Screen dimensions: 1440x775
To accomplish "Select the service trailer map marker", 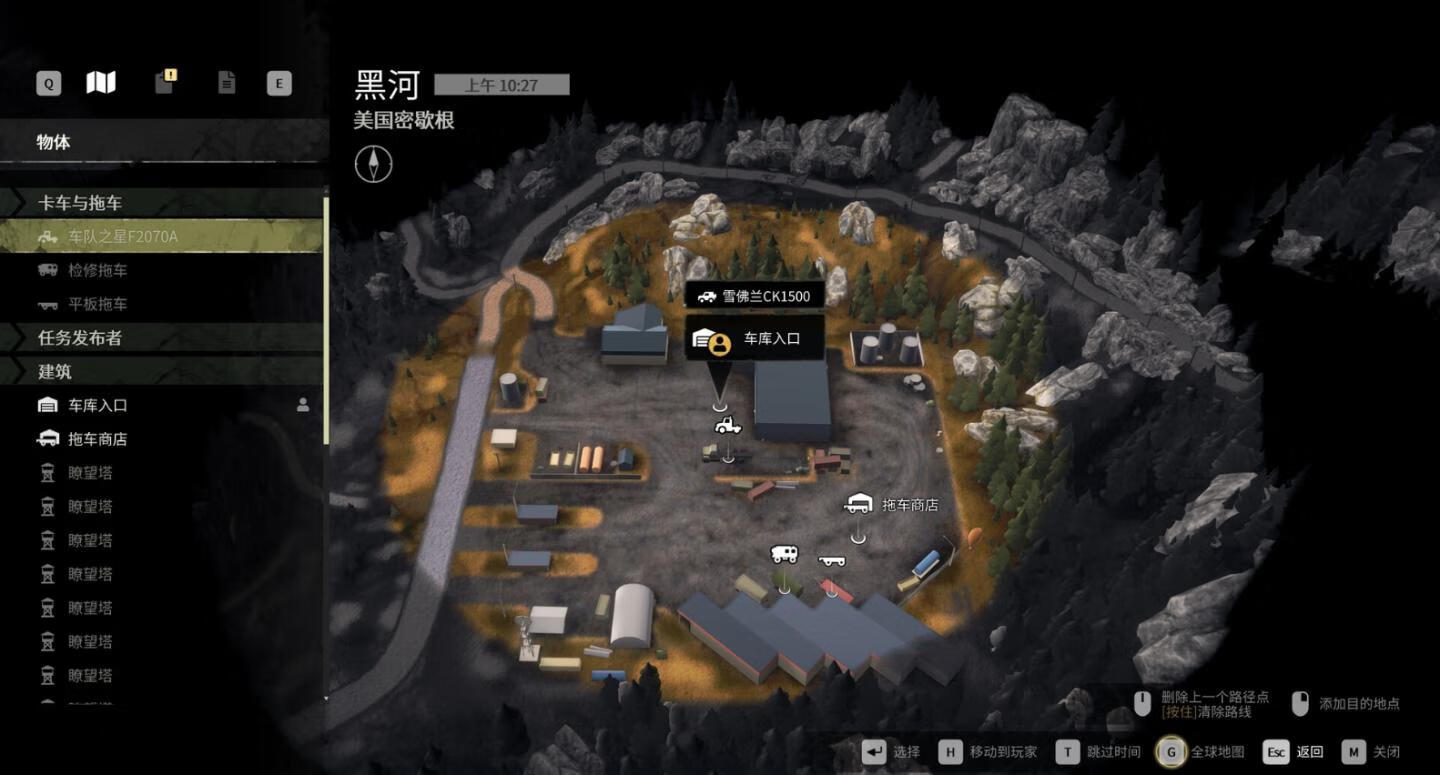I will [x=784, y=554].
